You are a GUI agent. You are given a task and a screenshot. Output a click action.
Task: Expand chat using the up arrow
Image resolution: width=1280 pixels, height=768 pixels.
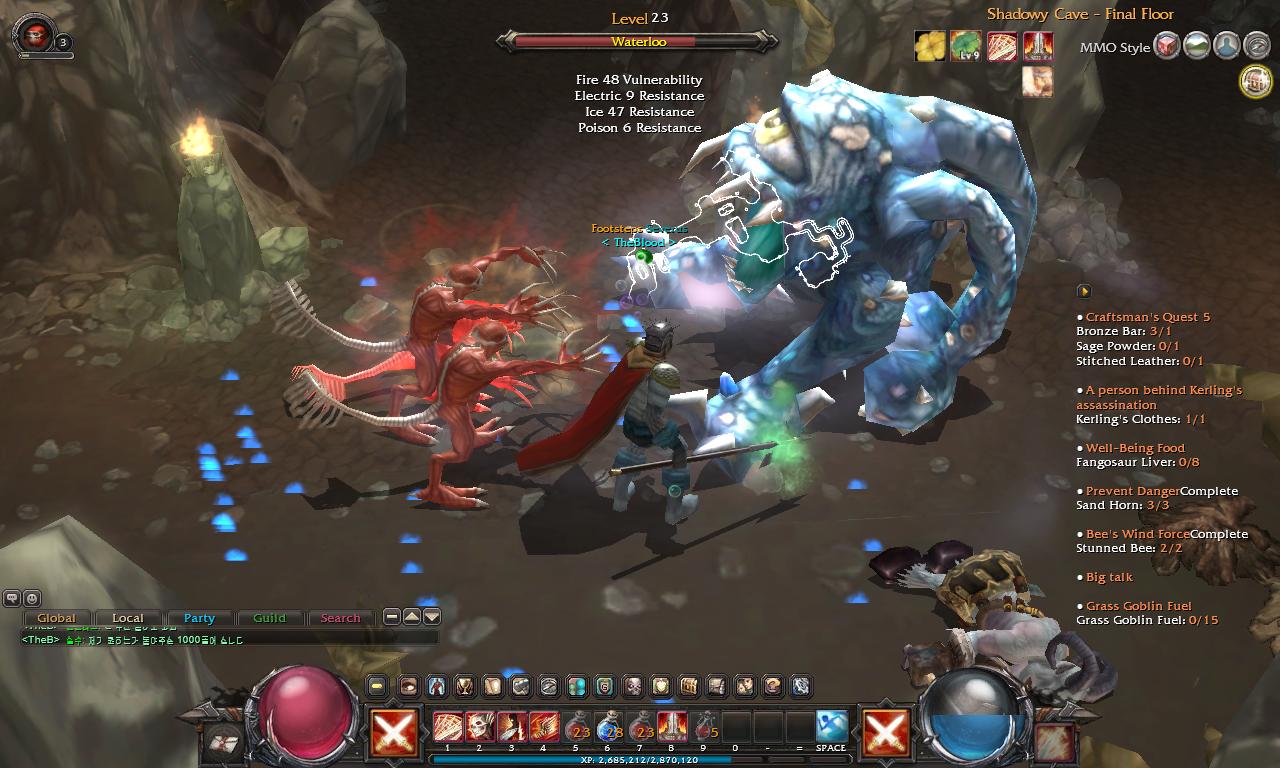click(x=412, y=617)
